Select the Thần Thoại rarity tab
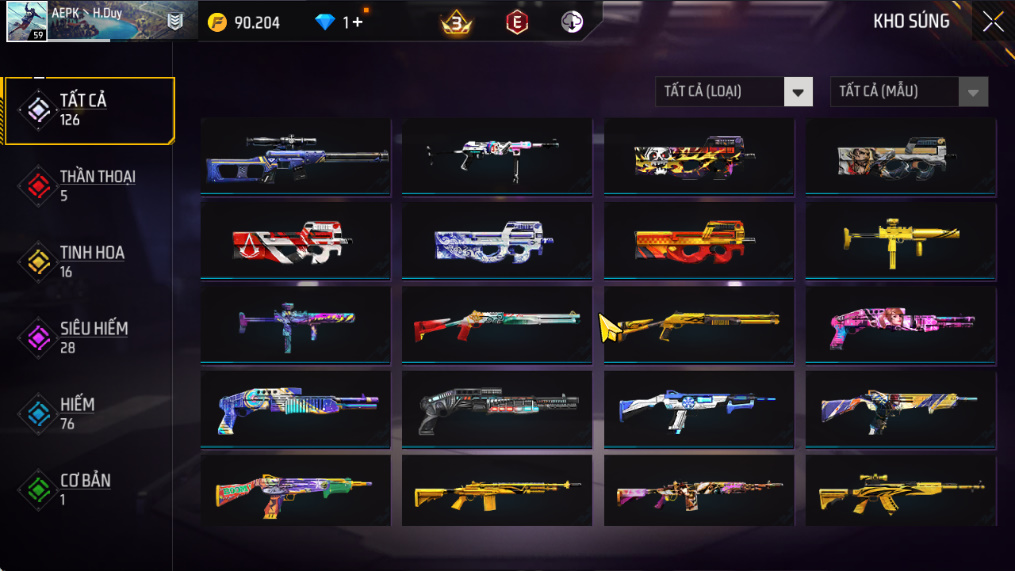 coord(88,186)
